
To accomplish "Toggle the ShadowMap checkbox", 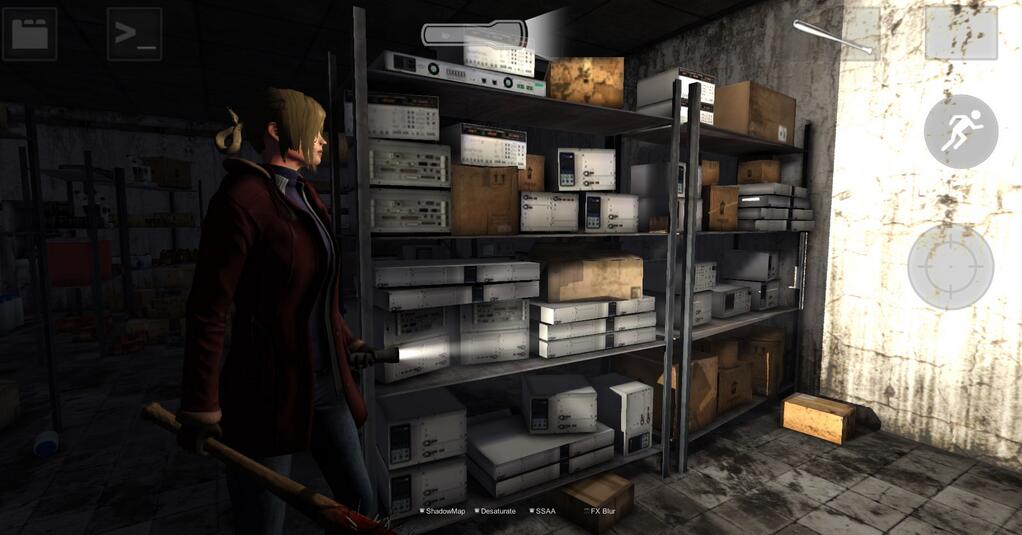I will point(423,511).
